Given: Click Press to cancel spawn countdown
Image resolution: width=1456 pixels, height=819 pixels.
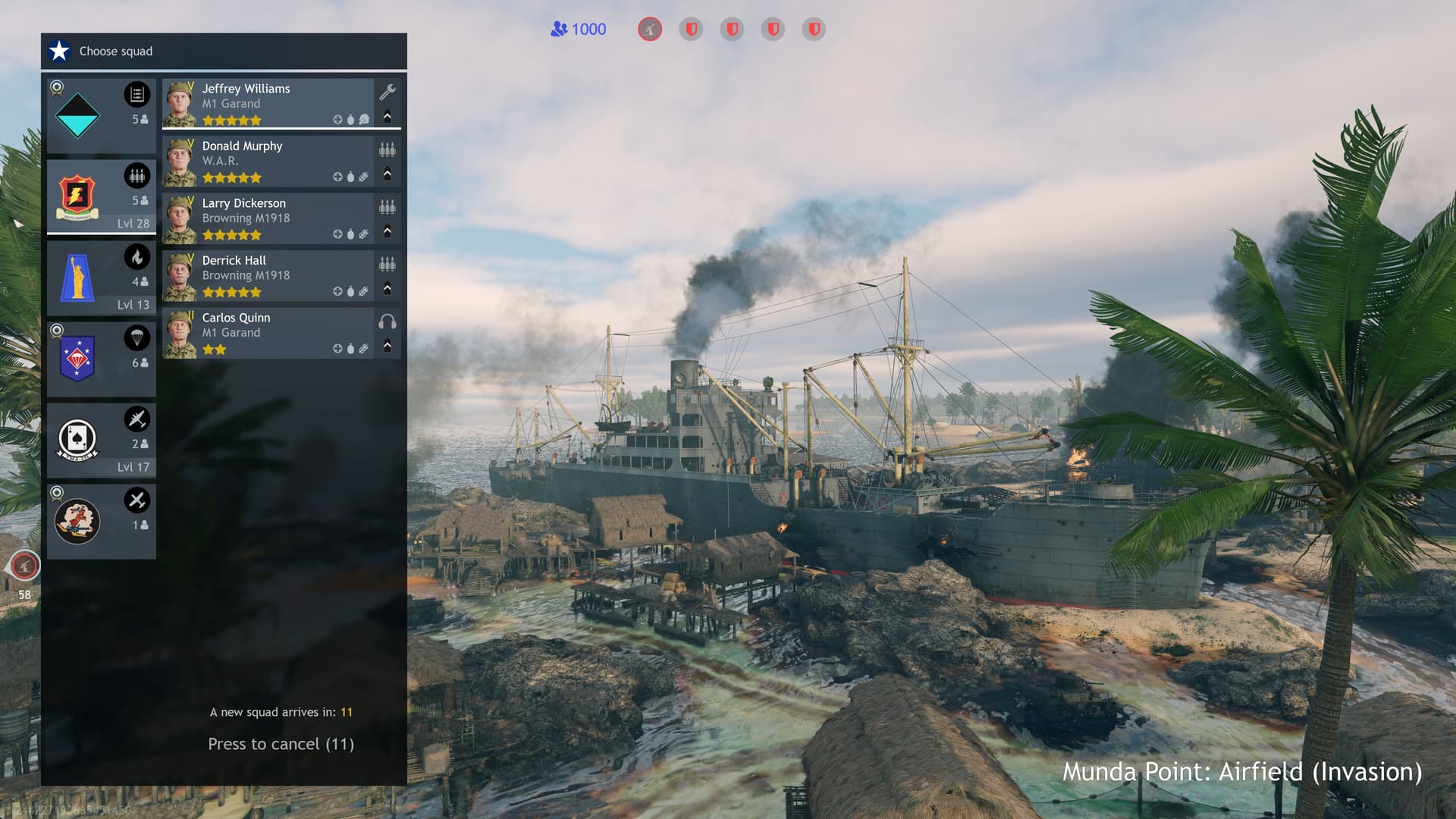Looking at the screenshot, I should (x=281, y=744).
